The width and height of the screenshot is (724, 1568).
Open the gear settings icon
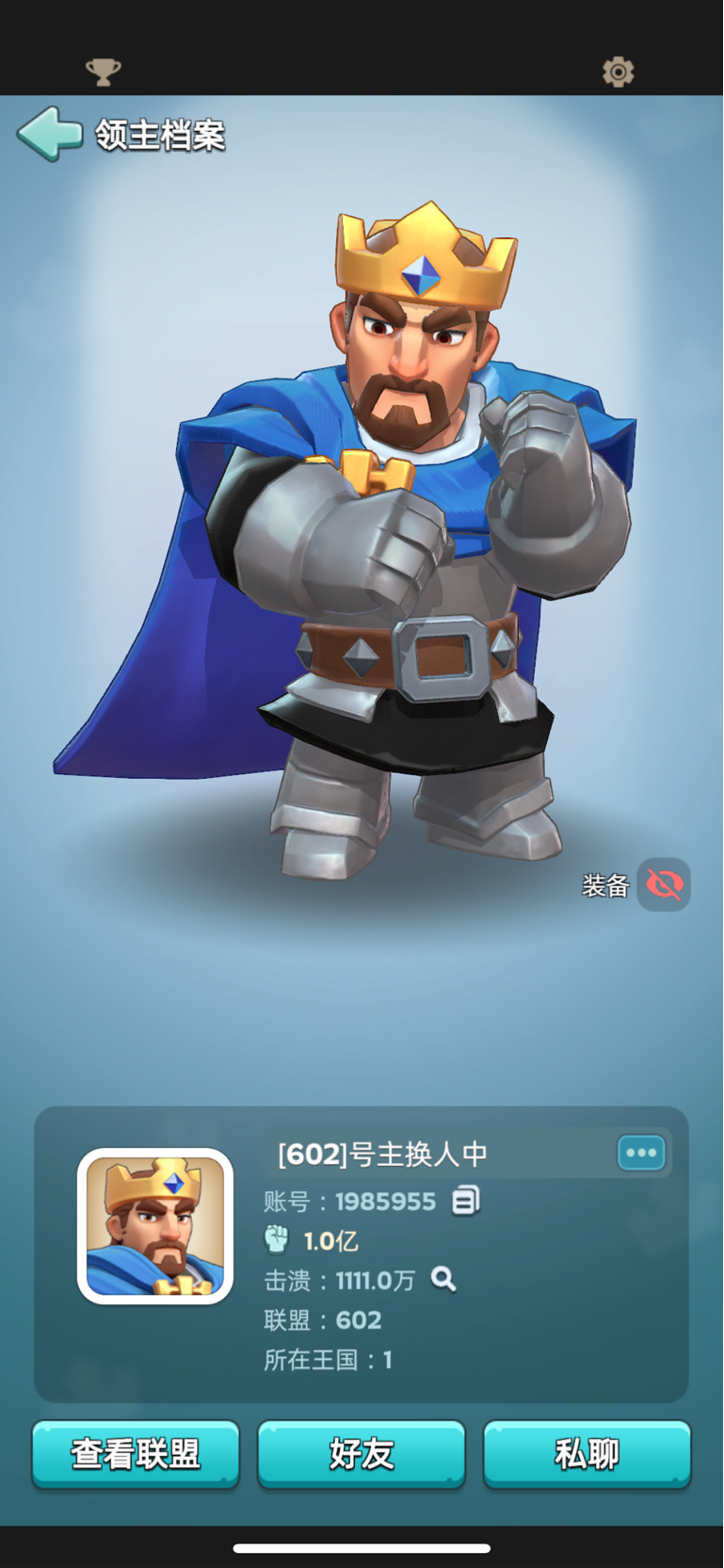tap(619, 72)
